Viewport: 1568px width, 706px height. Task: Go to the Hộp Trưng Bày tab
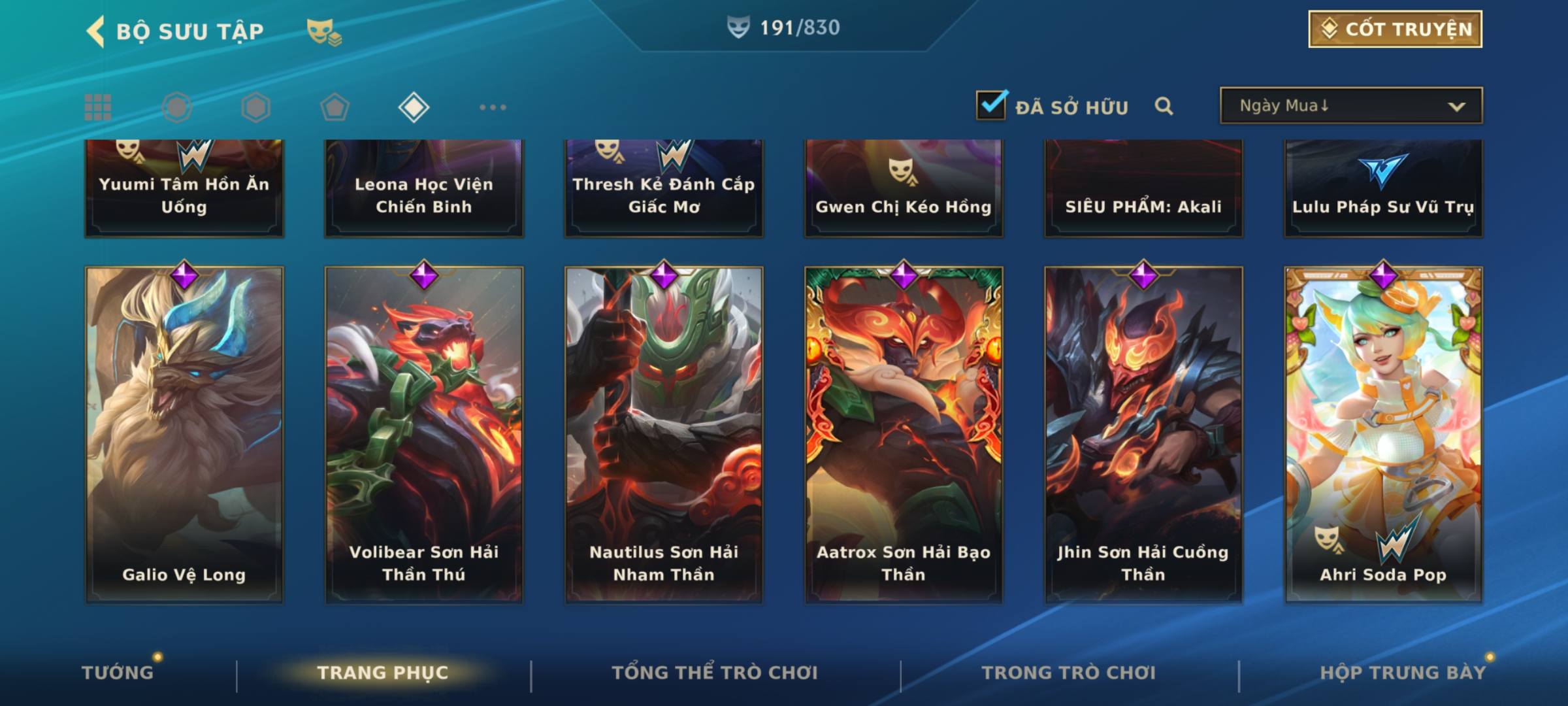[x=1403, y=672]
